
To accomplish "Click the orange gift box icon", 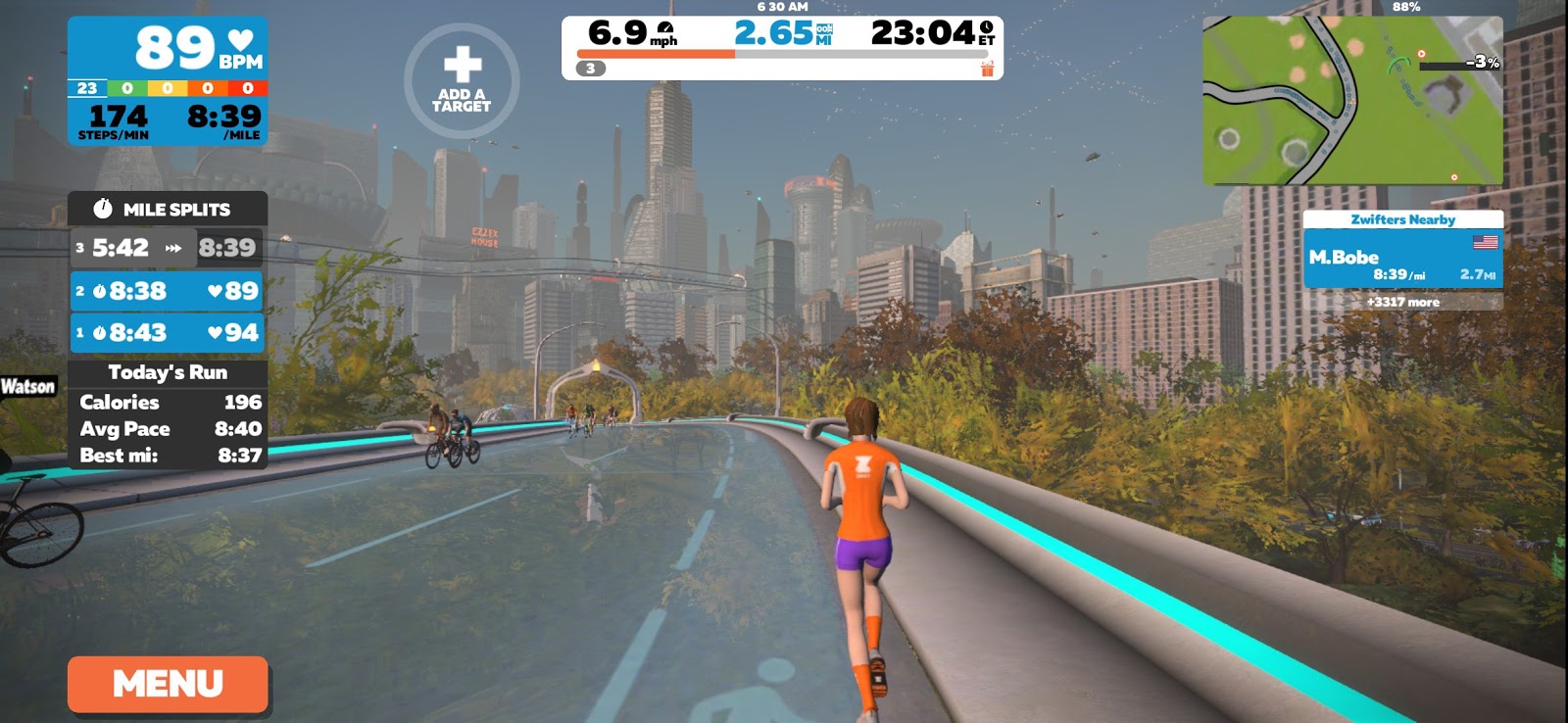I will coord(987,69).
